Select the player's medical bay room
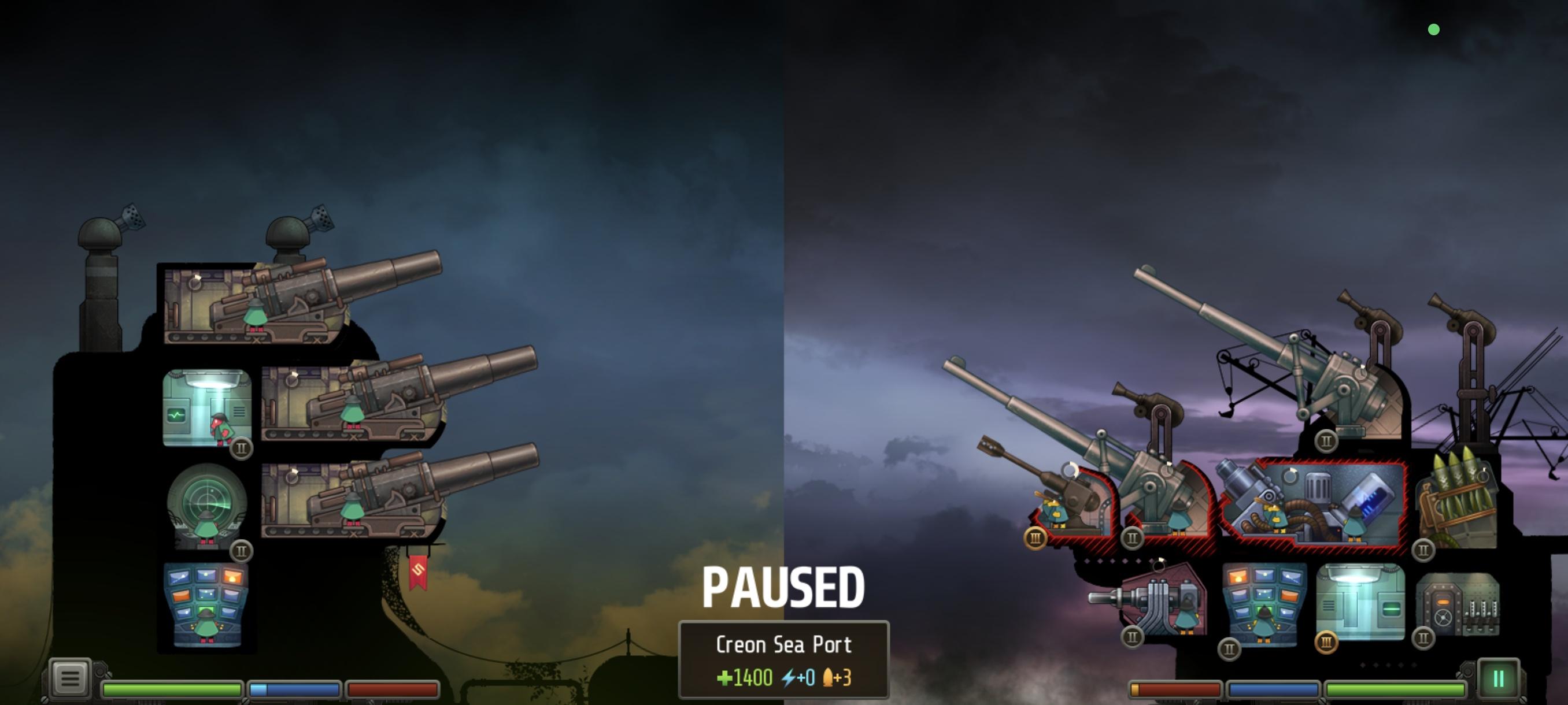This screenshot has height=705, width=1568. 207,407
